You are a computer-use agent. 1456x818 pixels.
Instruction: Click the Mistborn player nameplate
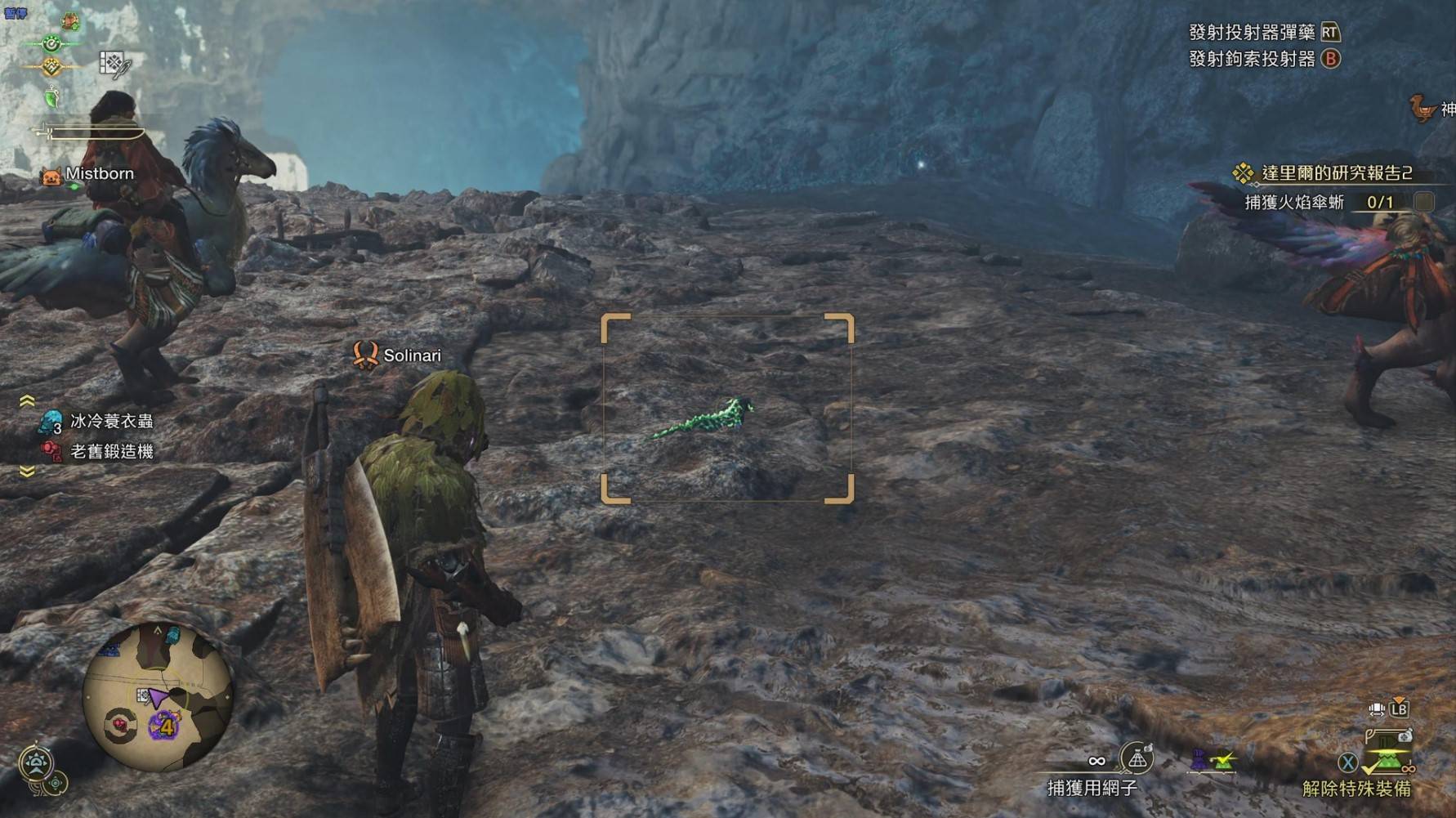tap(99, 174)
